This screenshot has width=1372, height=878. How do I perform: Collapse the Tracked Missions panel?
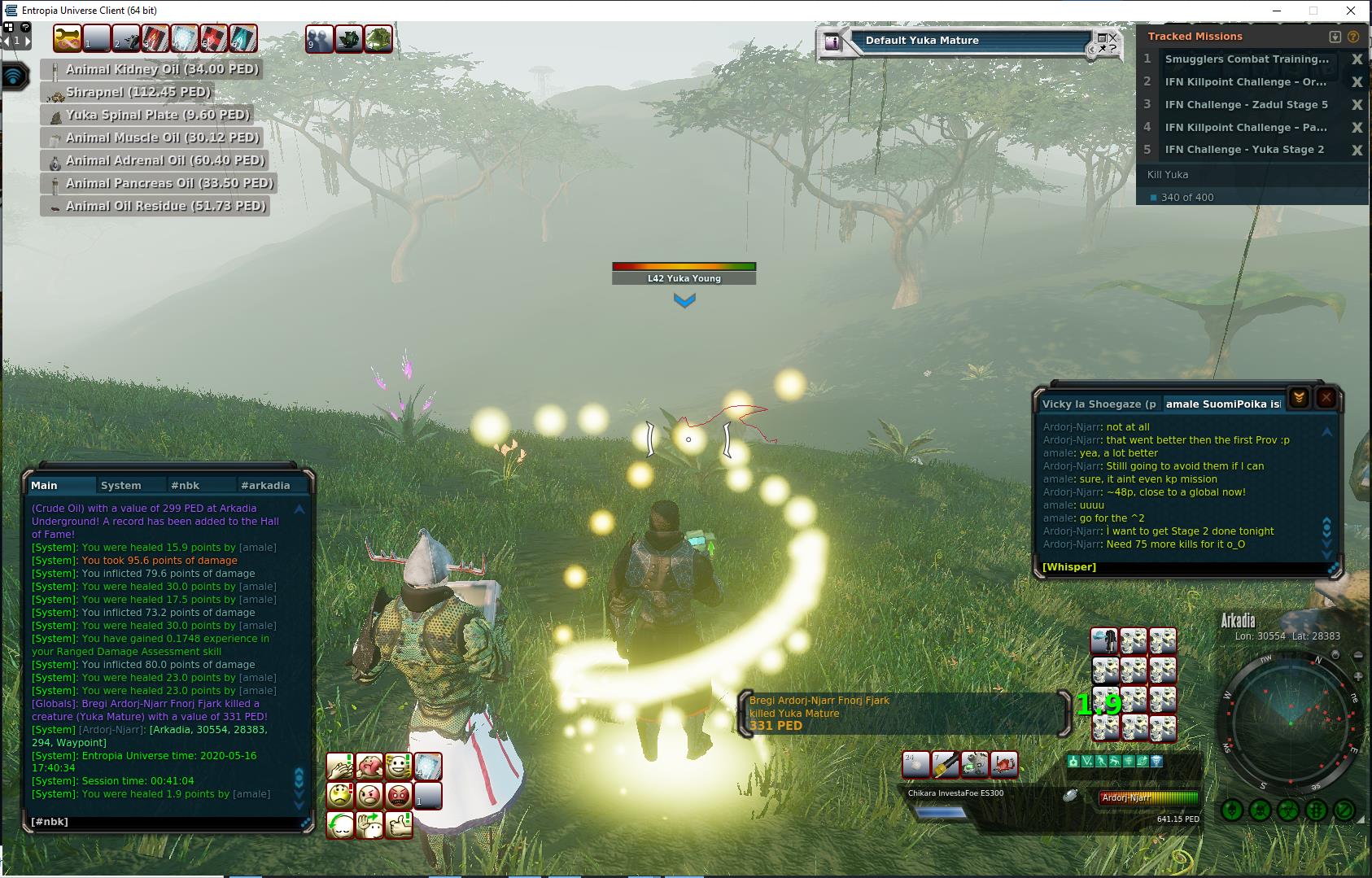tap(1335, 37)
